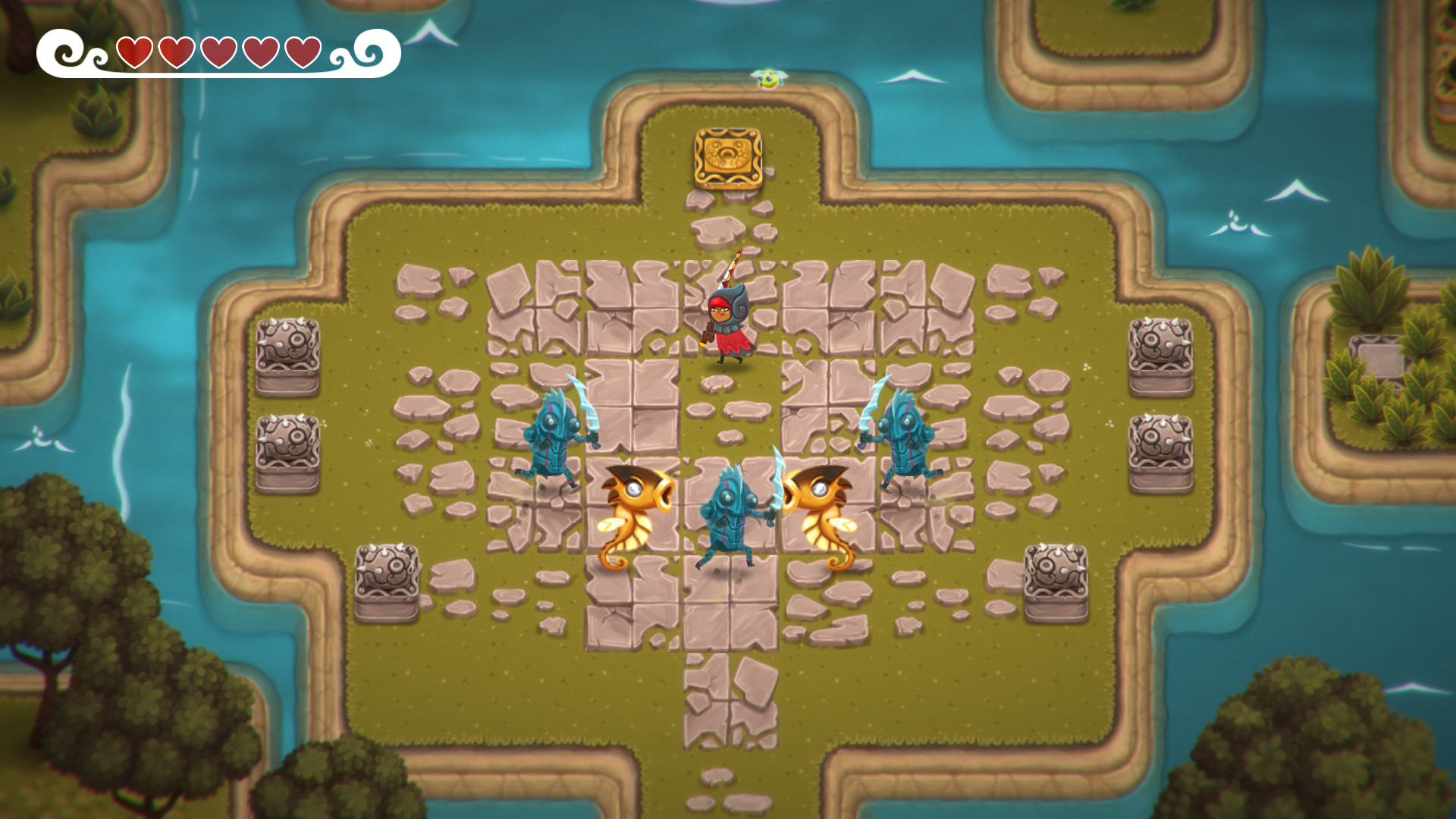Click the first red heart in the health bar
The height and width of the screenshot is (819, 1456).
(x=133, y=52)
